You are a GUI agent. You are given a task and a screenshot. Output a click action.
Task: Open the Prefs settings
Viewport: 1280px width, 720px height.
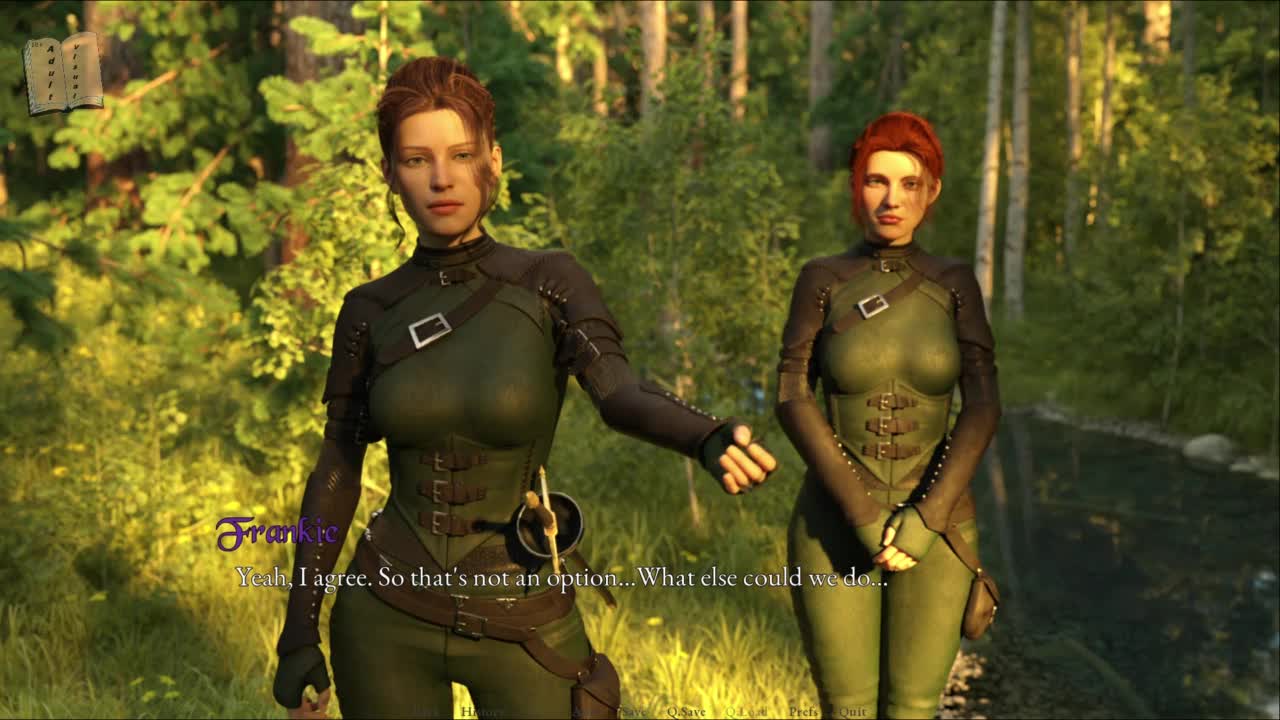[803, 712]
